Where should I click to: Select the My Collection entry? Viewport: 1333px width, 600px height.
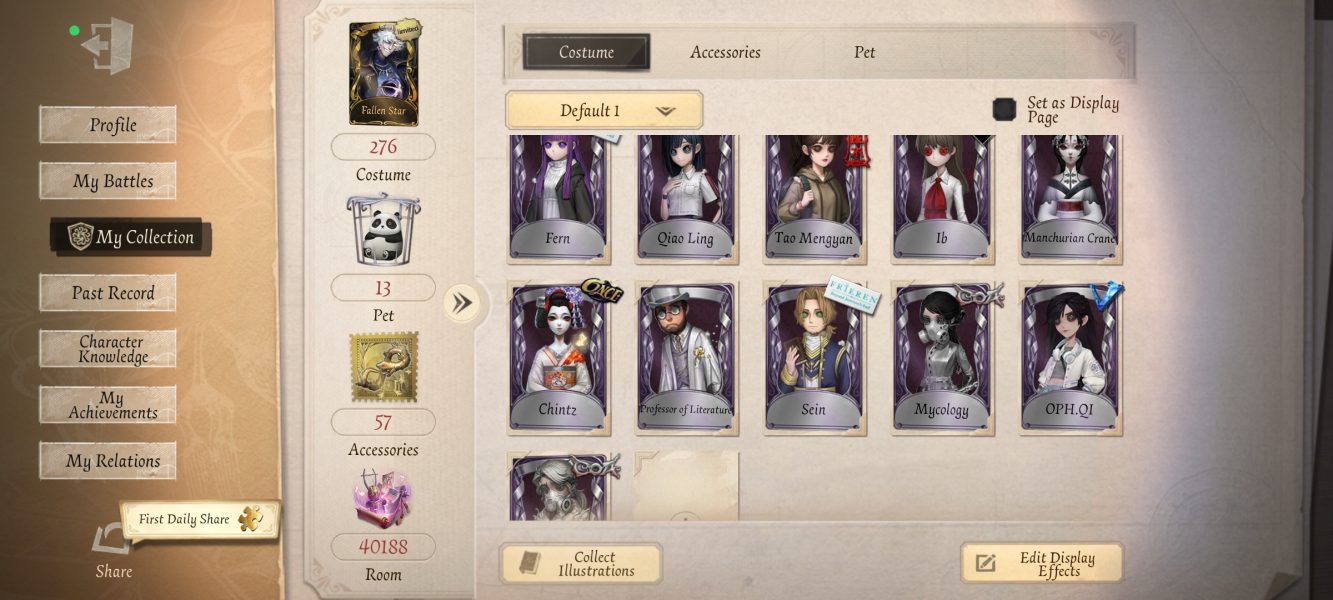point(130,237)
